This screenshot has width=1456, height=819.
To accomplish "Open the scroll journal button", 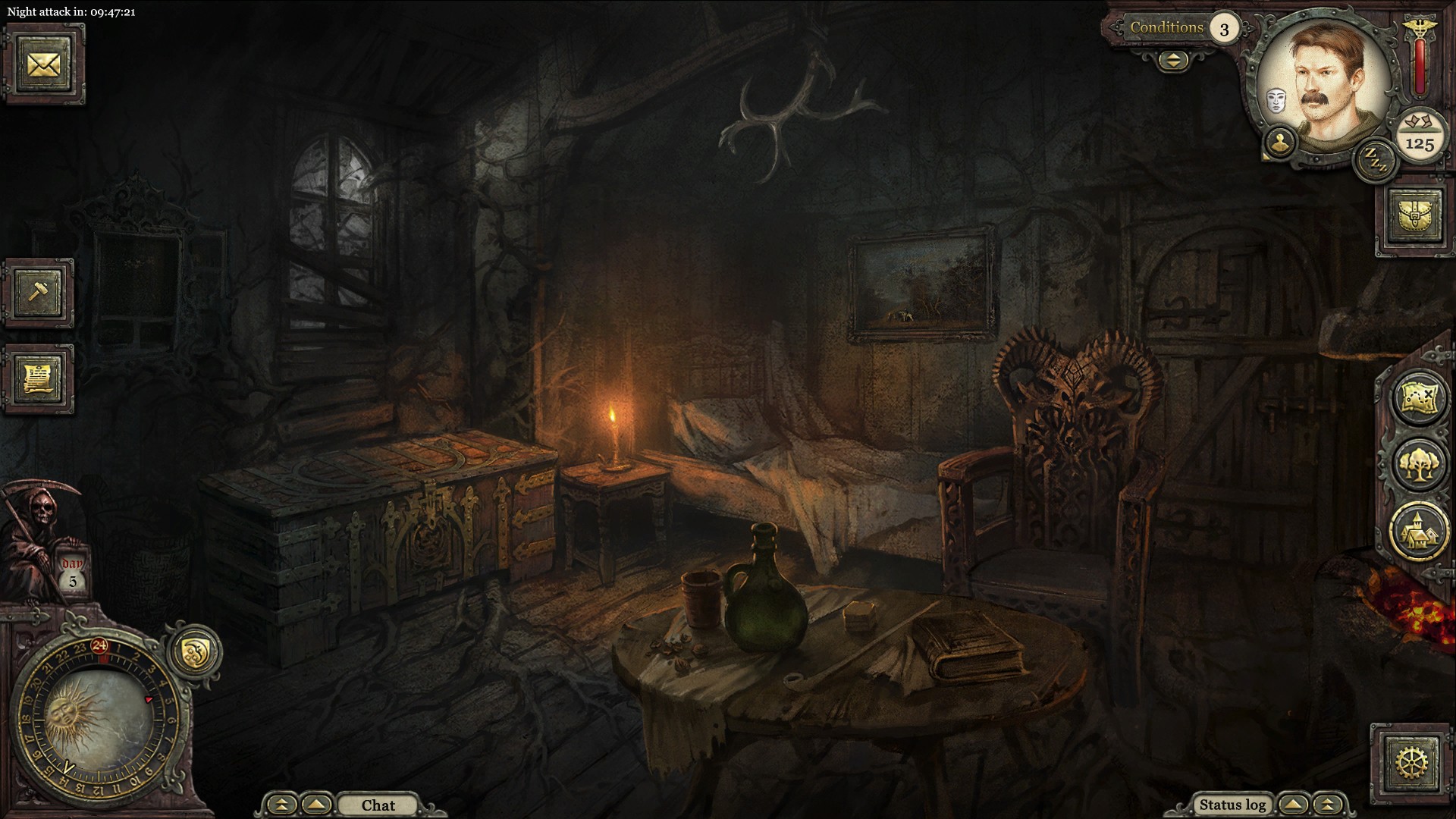I will (38, 379).
